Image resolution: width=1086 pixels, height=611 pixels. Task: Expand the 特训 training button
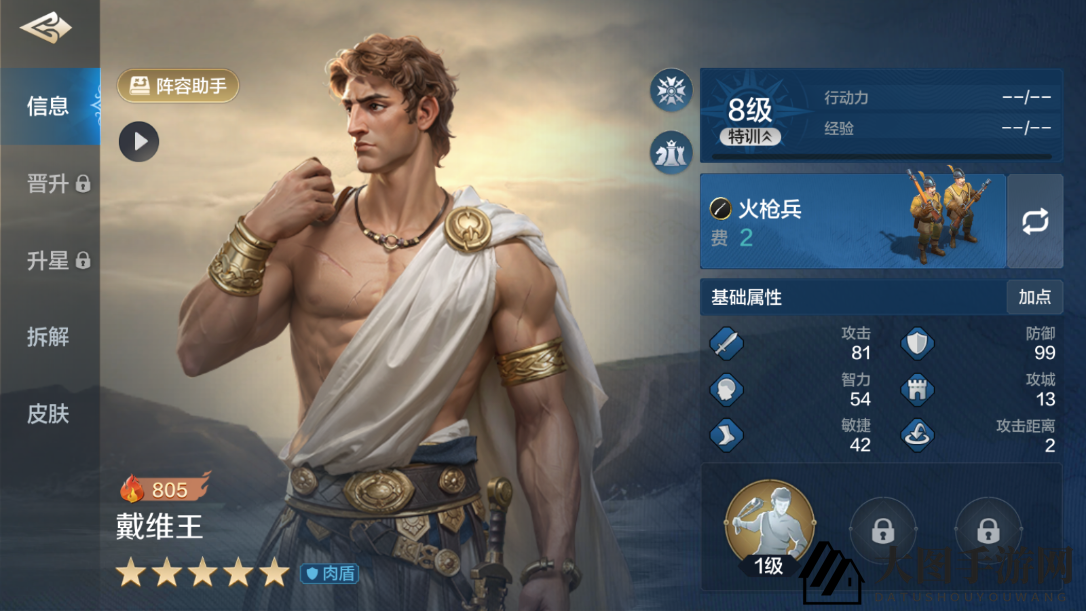[750, 136]
